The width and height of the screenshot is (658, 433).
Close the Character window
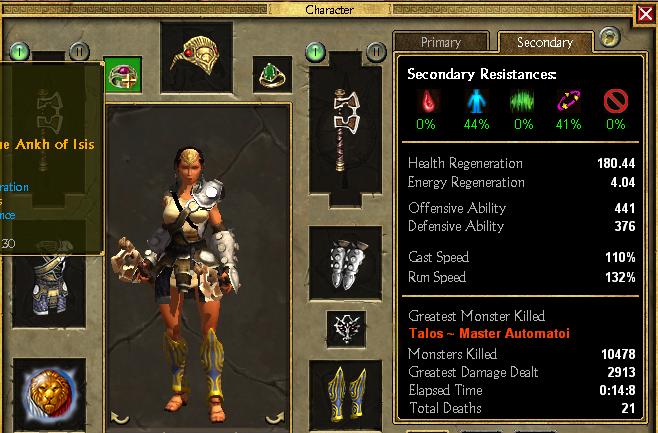(645, 15)
